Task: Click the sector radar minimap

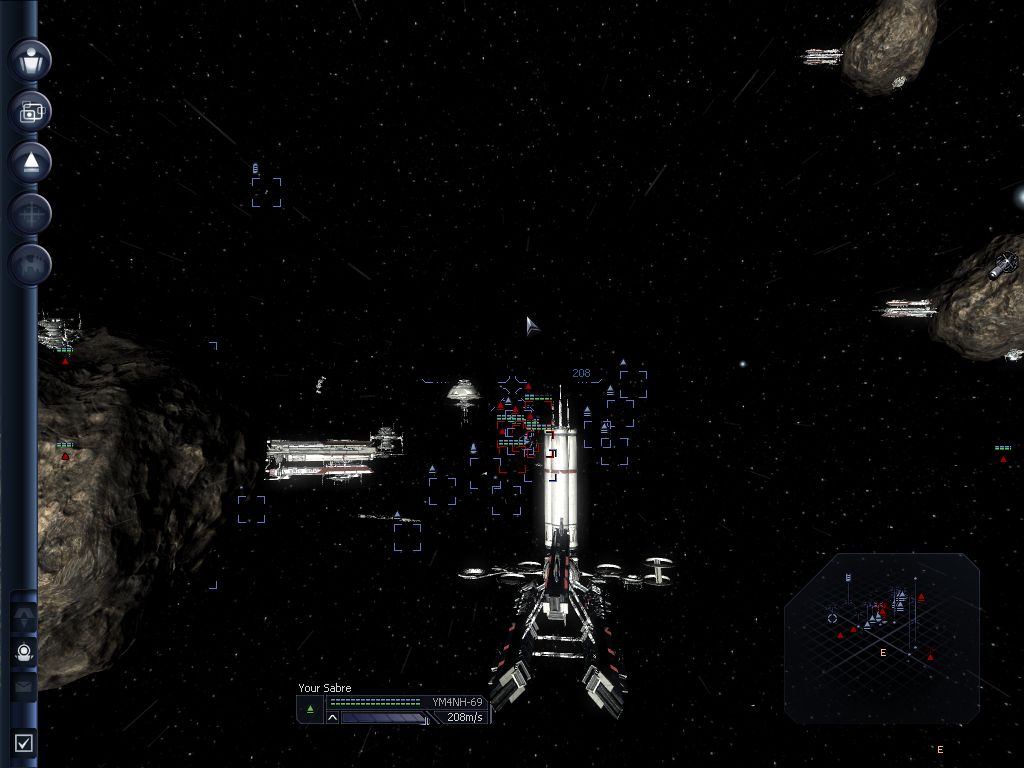Action: coord(882,637)
